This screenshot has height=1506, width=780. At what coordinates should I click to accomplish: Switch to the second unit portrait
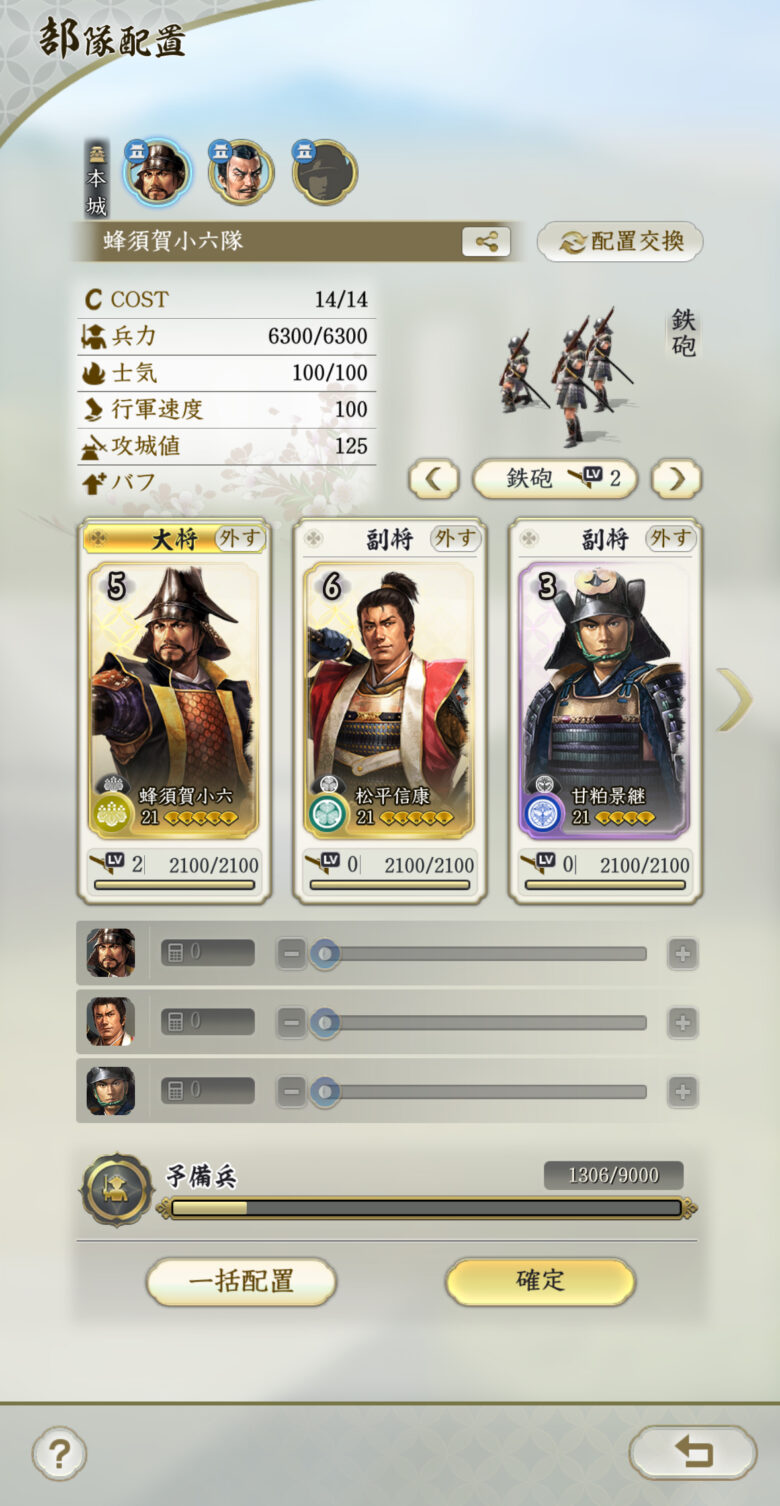pyautogui.click(x=241, y=172)
